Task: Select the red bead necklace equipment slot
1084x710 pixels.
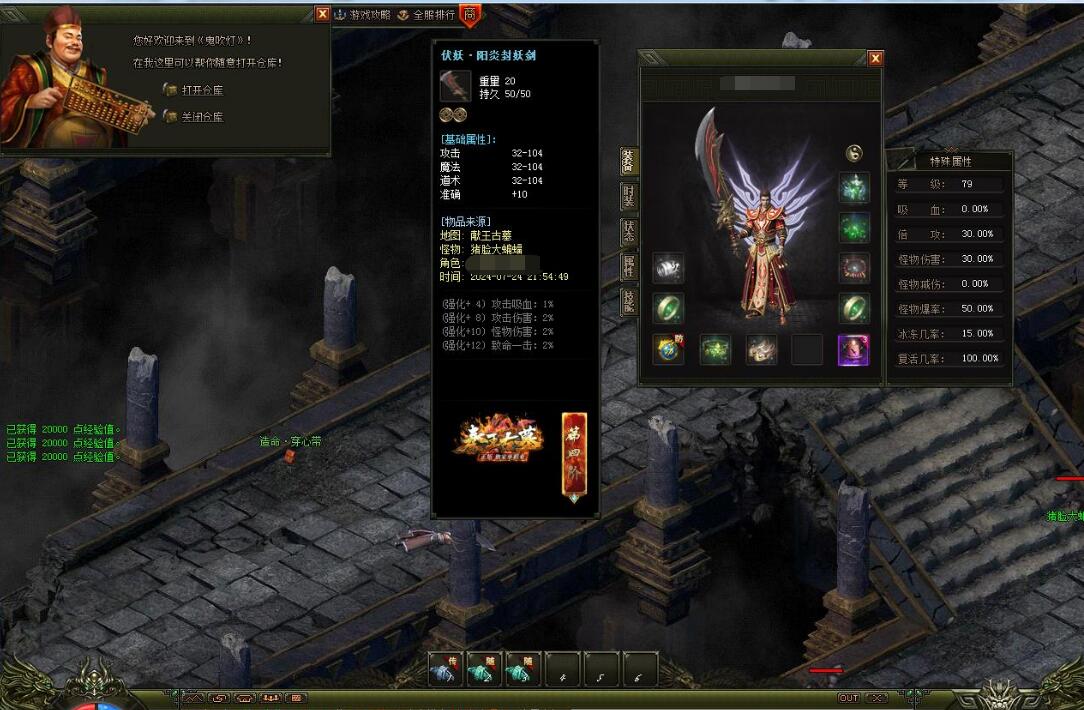Action: [x=854, y=267]
